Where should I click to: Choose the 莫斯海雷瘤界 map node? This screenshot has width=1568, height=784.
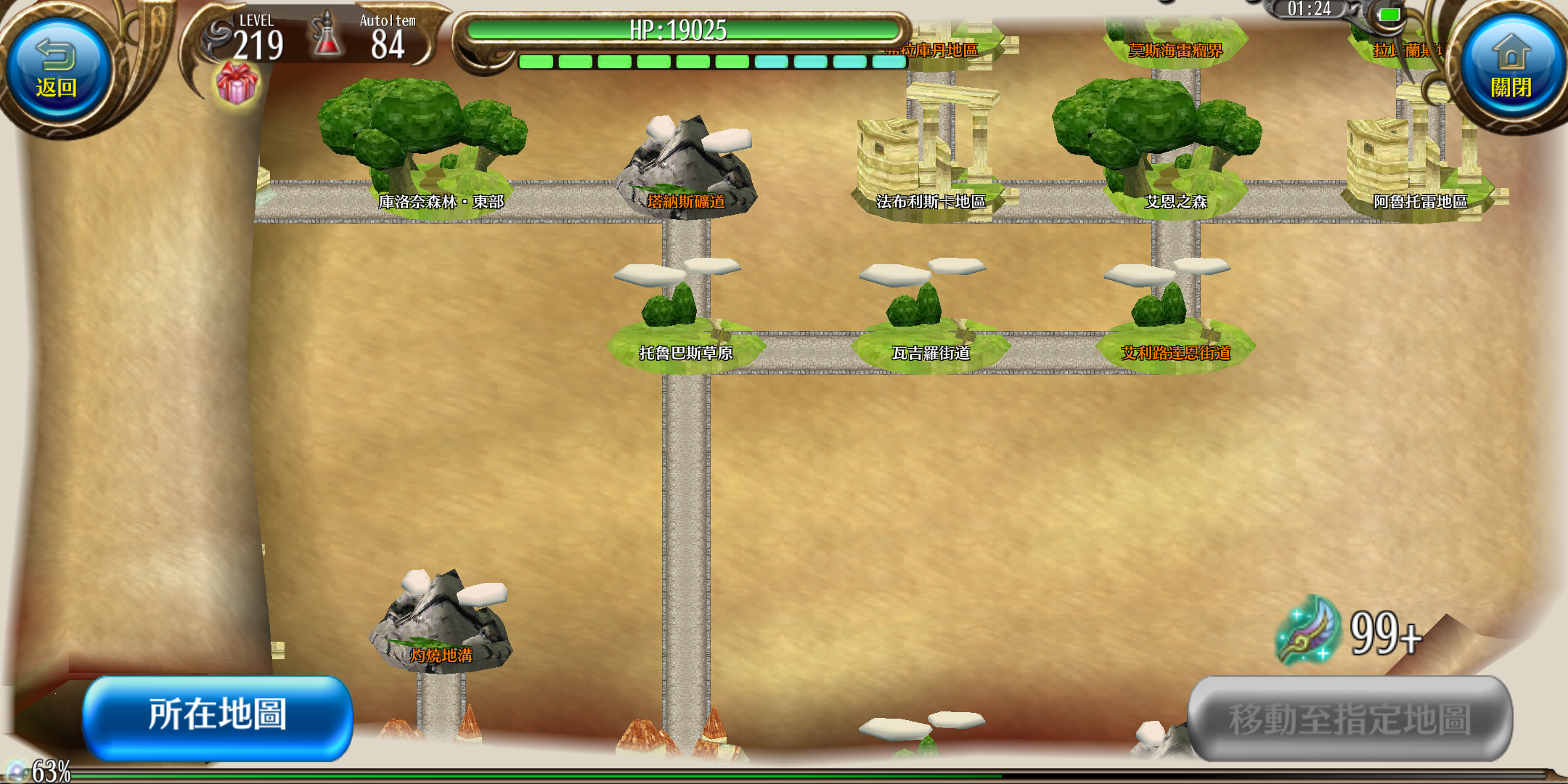pos(1175,42)
